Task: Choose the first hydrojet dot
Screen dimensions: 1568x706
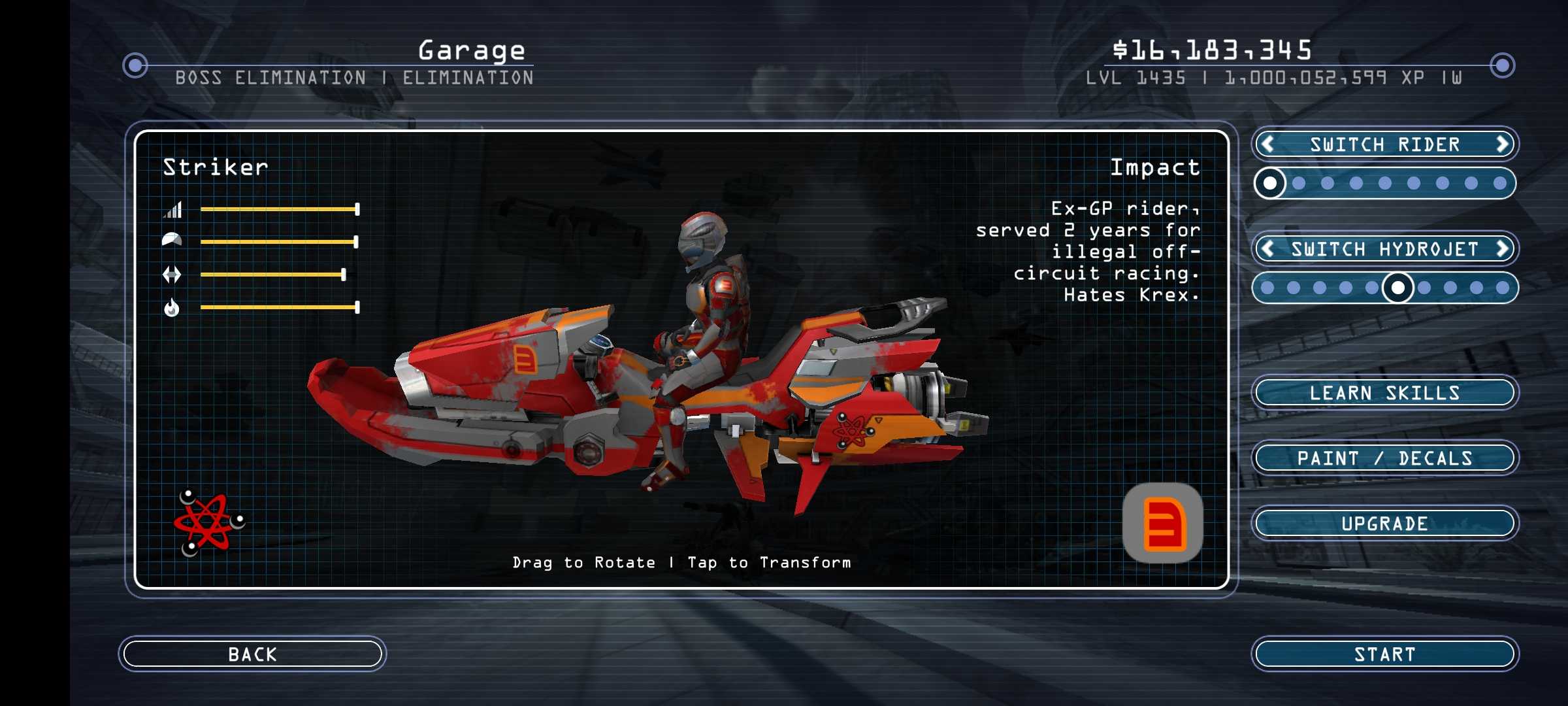Action: pyautogui.click(x=1267, y=288)
